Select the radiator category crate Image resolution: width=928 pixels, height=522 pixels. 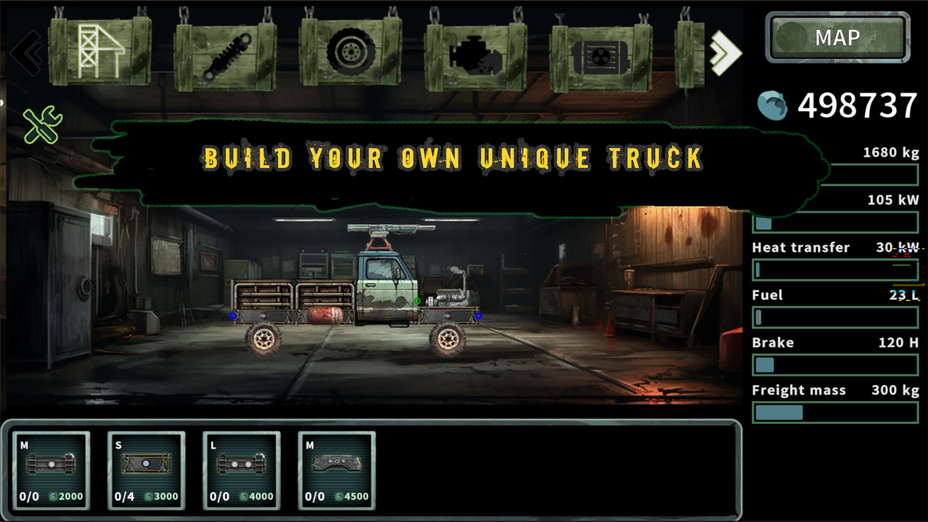(600, 56)
